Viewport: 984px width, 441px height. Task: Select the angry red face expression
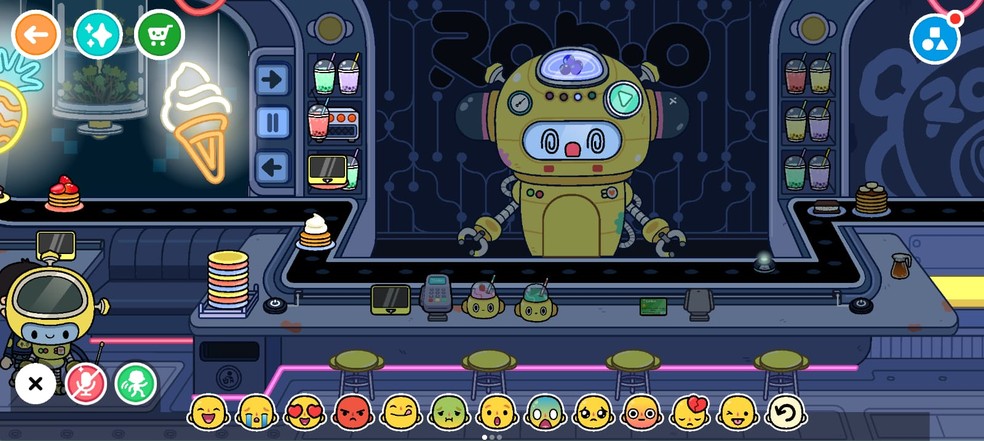pyautogui.click(x=353, y=412)
